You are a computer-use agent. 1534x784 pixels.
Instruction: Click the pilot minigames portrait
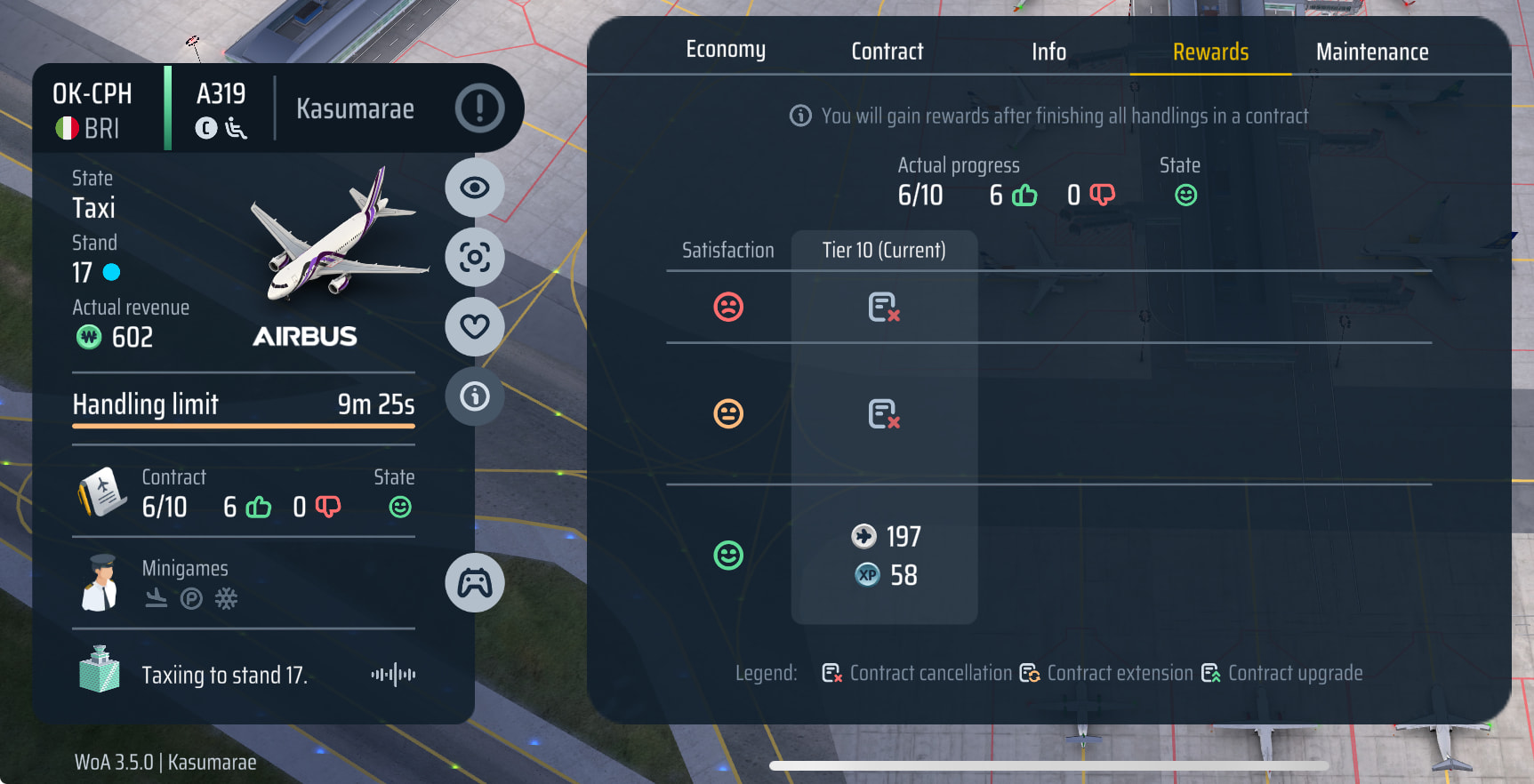tap(100, 583)
